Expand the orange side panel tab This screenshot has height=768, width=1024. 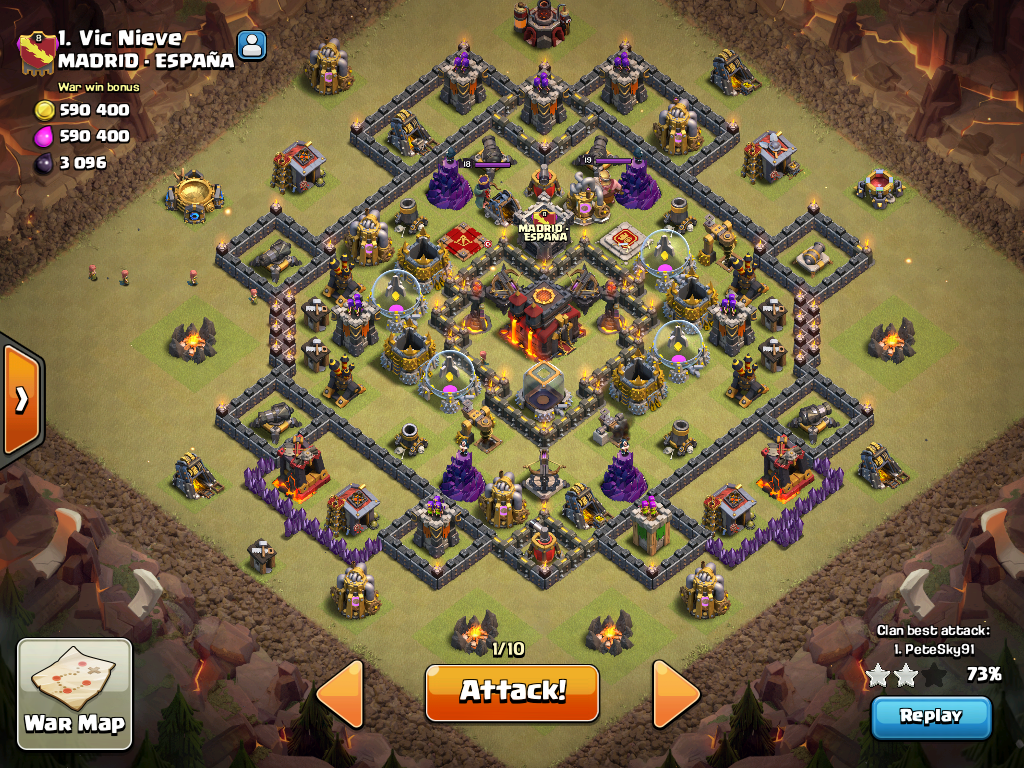point(21,399)
